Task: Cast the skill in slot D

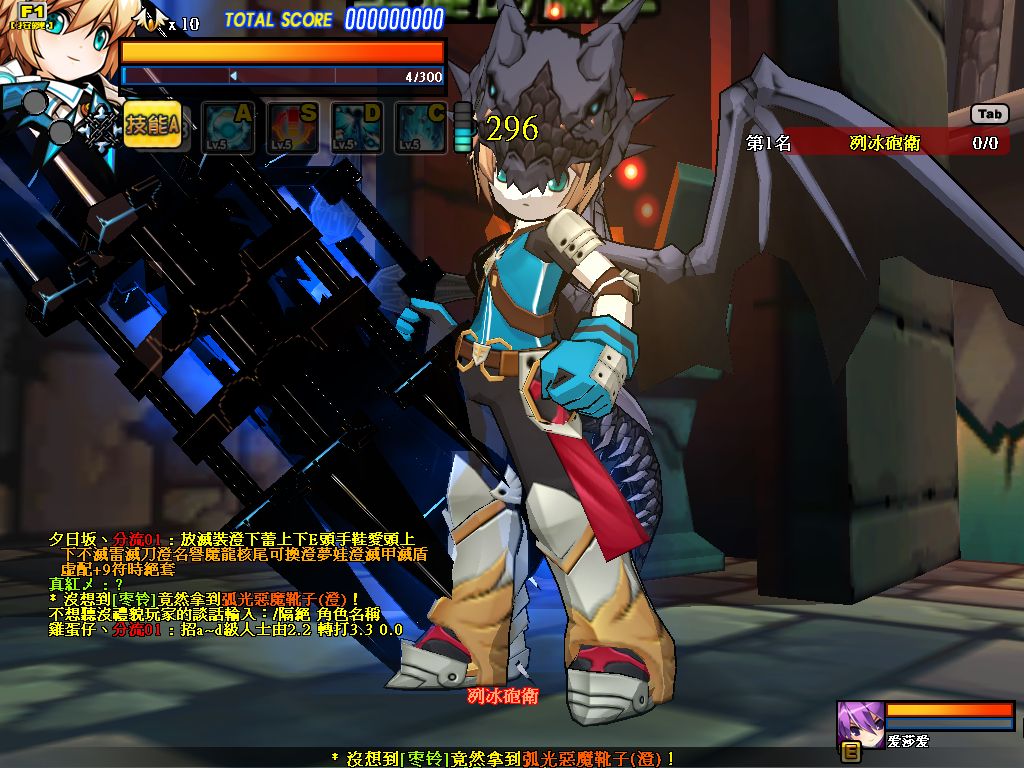Action: (357, 128)
